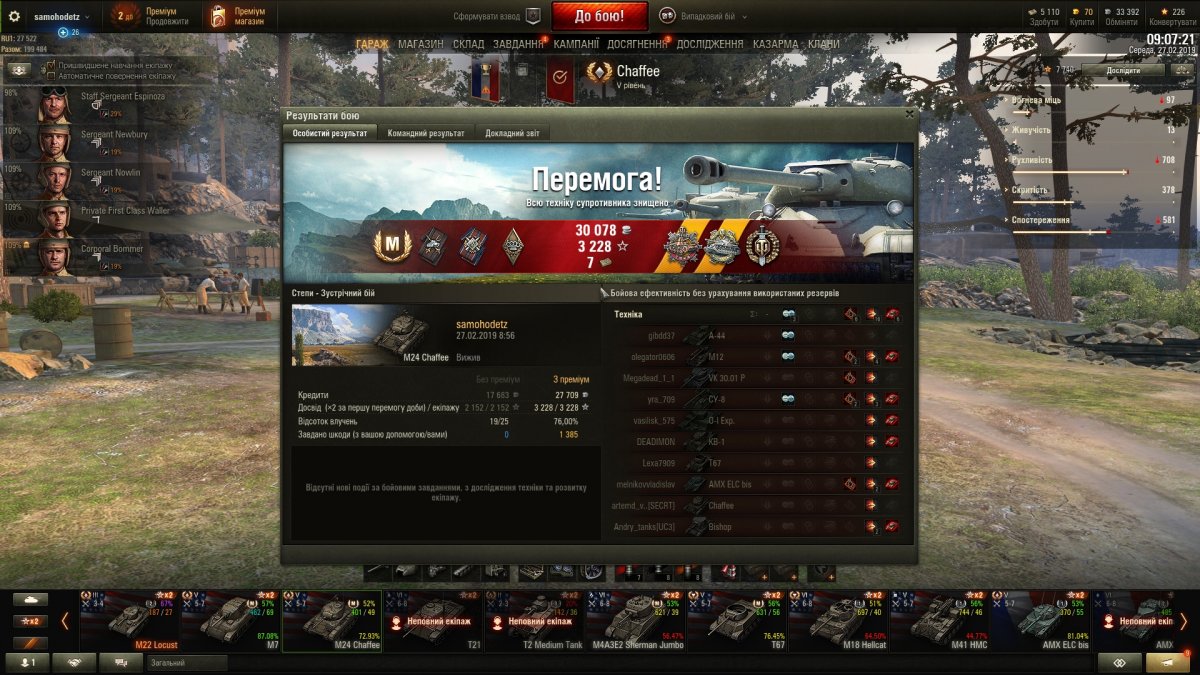This screenshot has width=1200, height=675.
Task: Open the ДОСЛІДЖЕННЯ menu
Action: pyautogui.click(x=709, y=44)
